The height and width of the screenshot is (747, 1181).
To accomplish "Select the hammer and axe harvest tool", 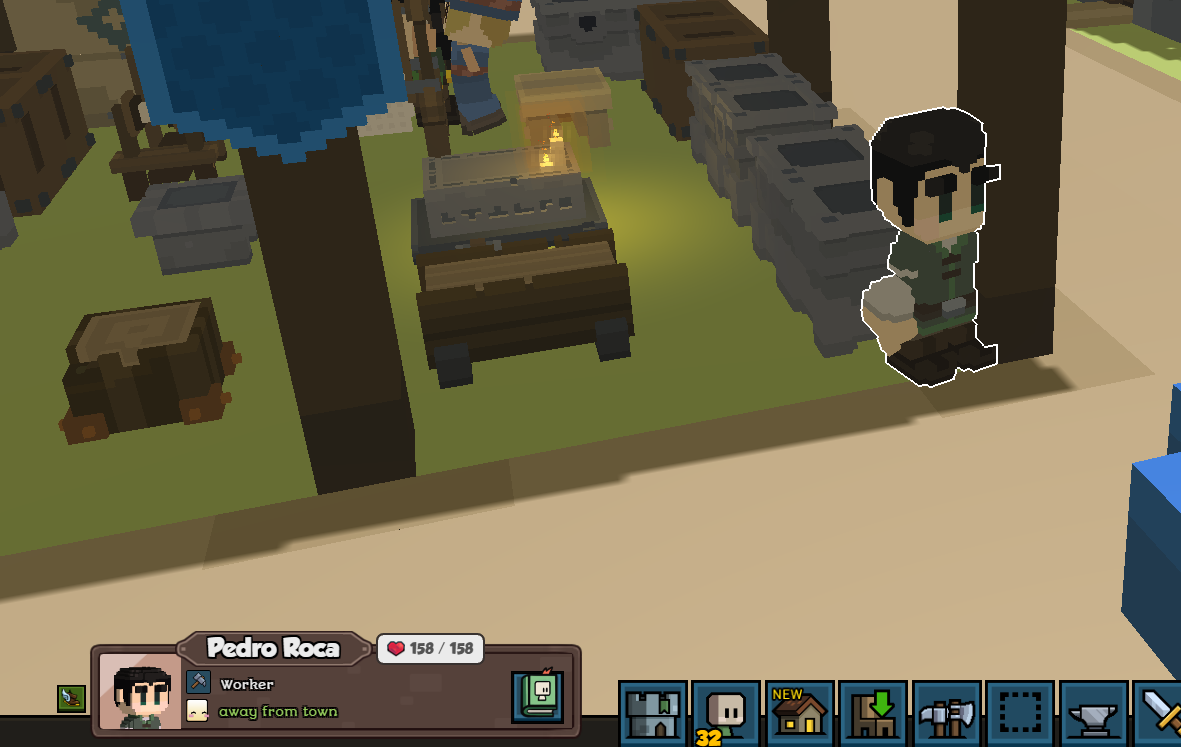I will [x=947, y=714].
